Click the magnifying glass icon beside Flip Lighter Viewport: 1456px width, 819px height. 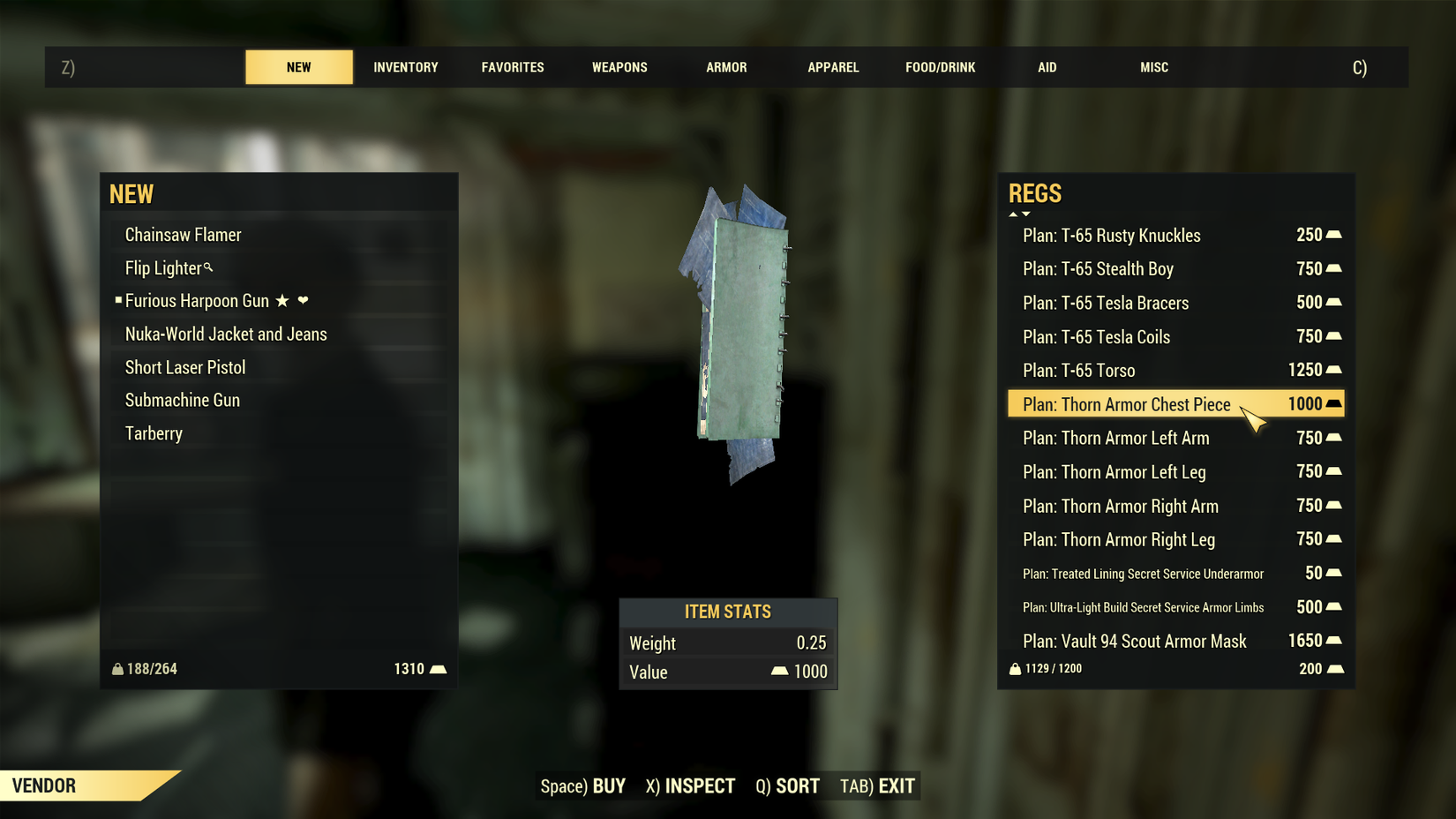209,268
